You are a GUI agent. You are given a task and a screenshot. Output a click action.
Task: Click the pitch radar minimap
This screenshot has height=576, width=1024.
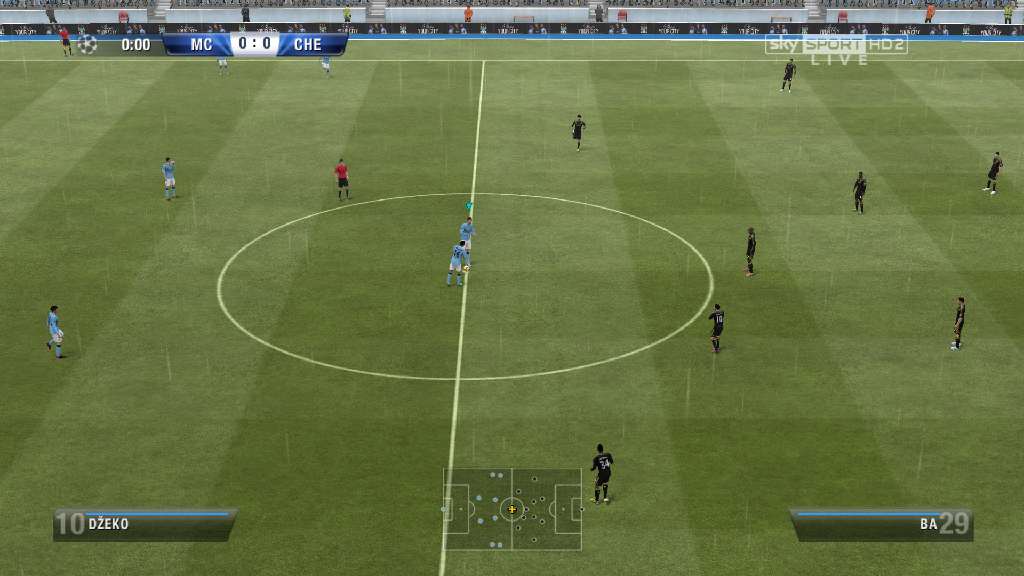(x=512, y=509)
